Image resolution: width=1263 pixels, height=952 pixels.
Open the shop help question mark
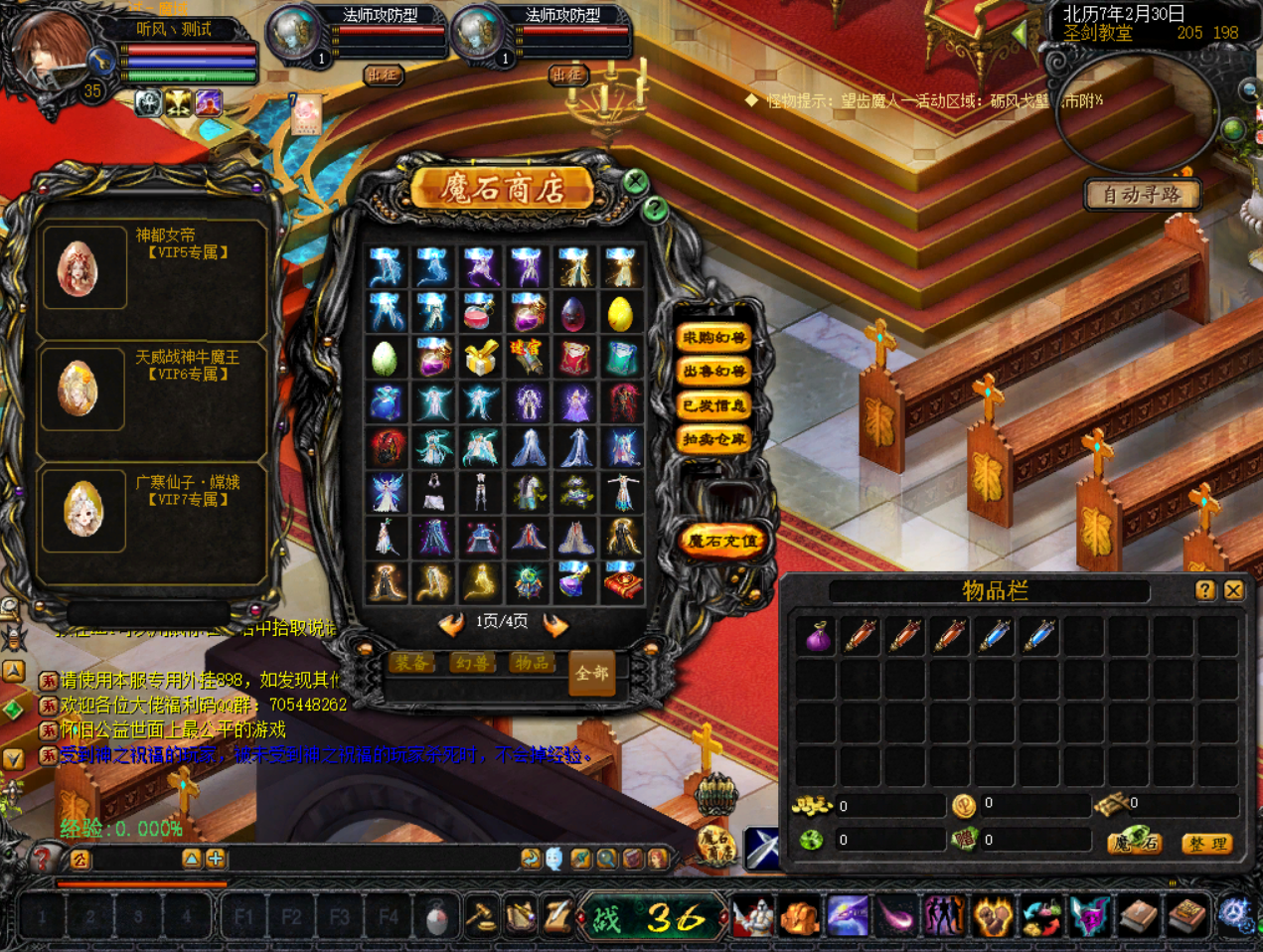point(654,209)
